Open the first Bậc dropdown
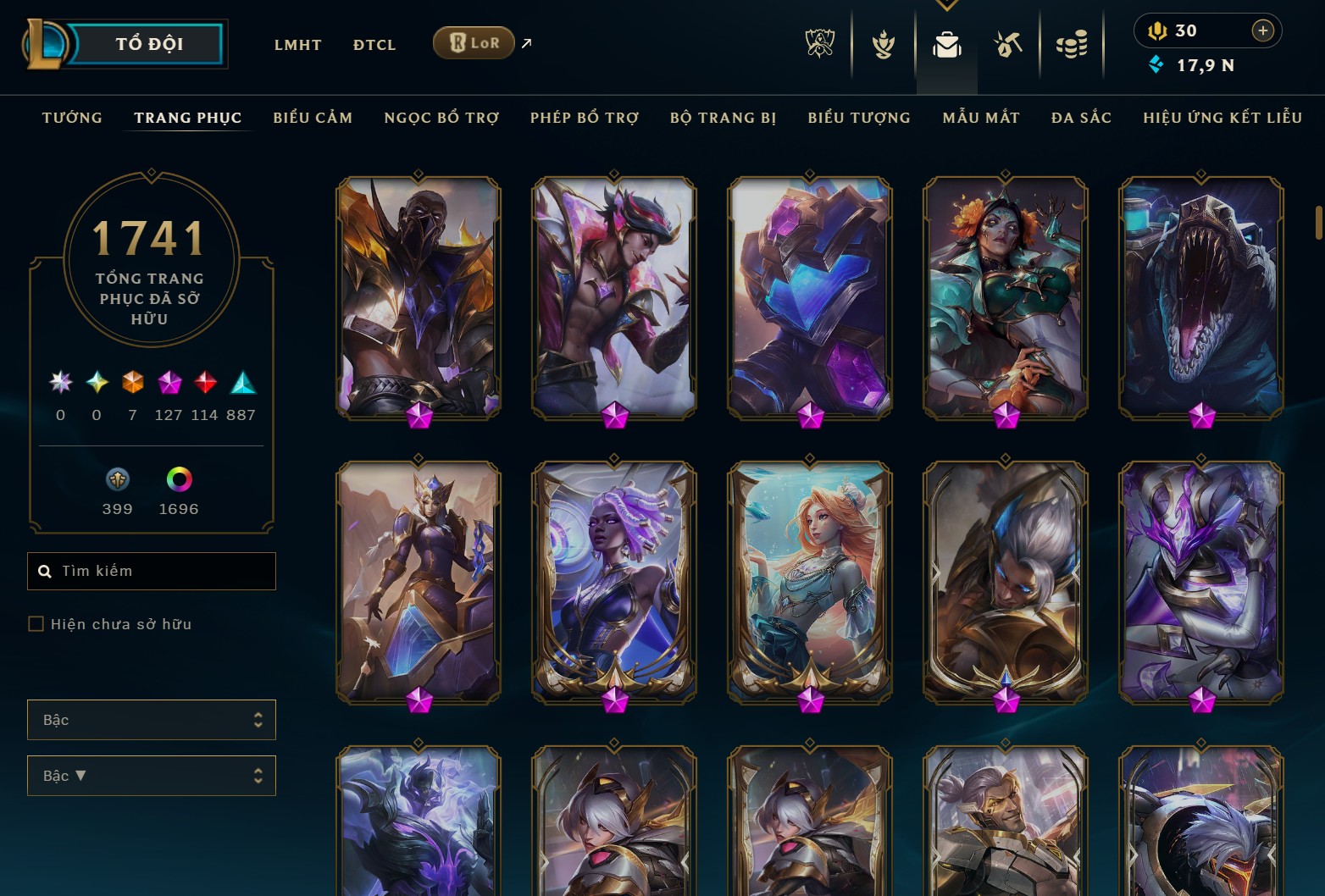The height and width of the screenshot is (896, 1325). pos(151,720)
